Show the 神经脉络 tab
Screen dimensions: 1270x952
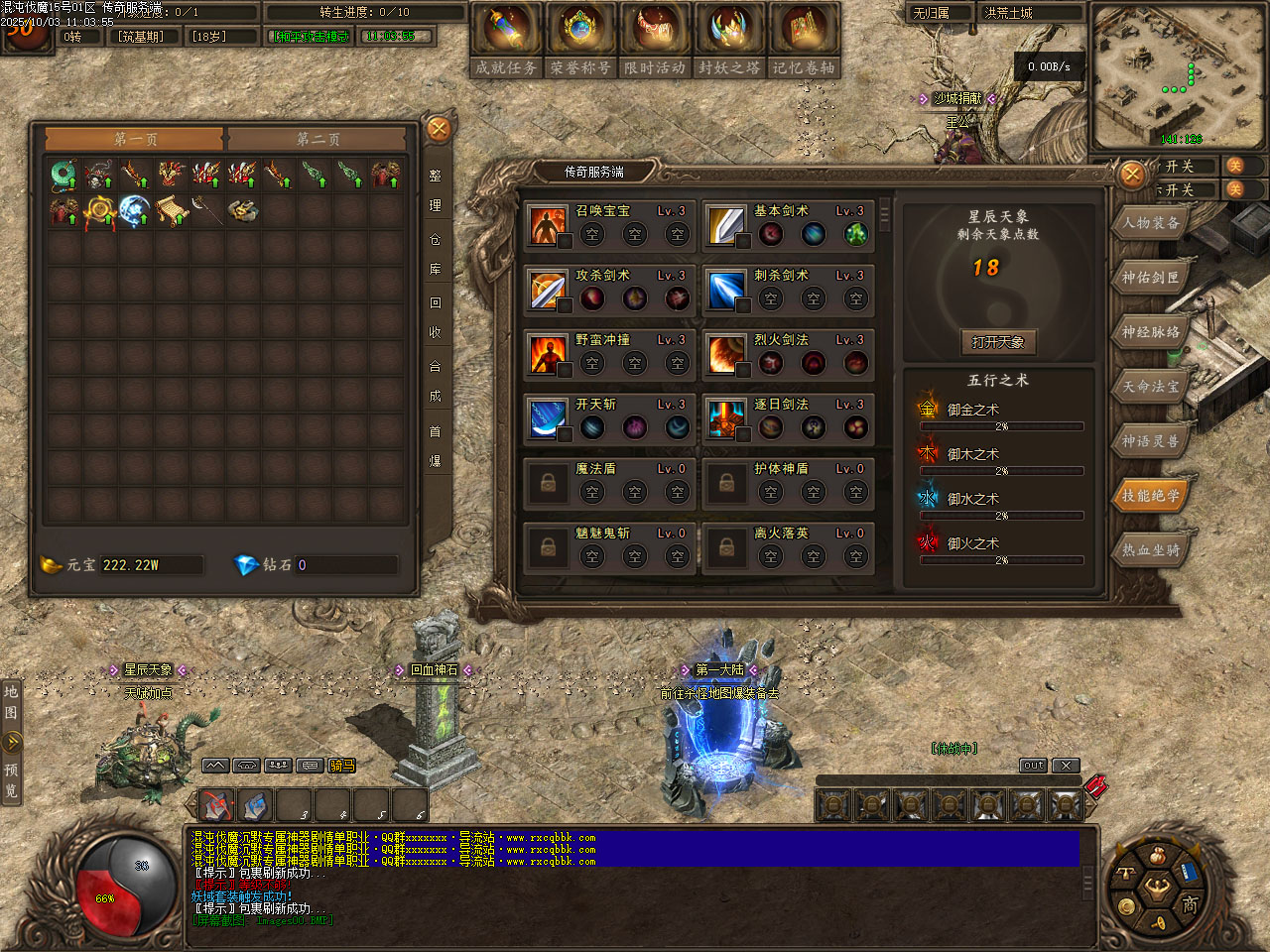point(1151,332)
